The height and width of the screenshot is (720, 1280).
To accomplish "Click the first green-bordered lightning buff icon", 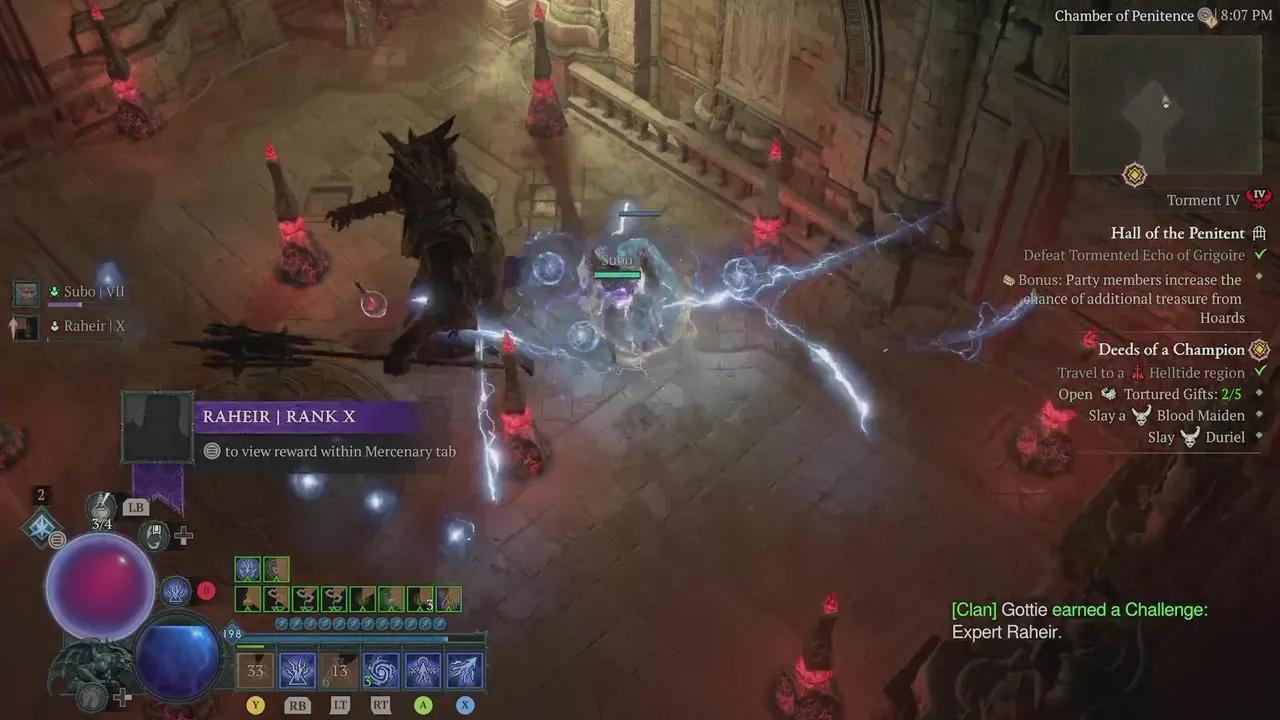I will click(x=247, y=570).
